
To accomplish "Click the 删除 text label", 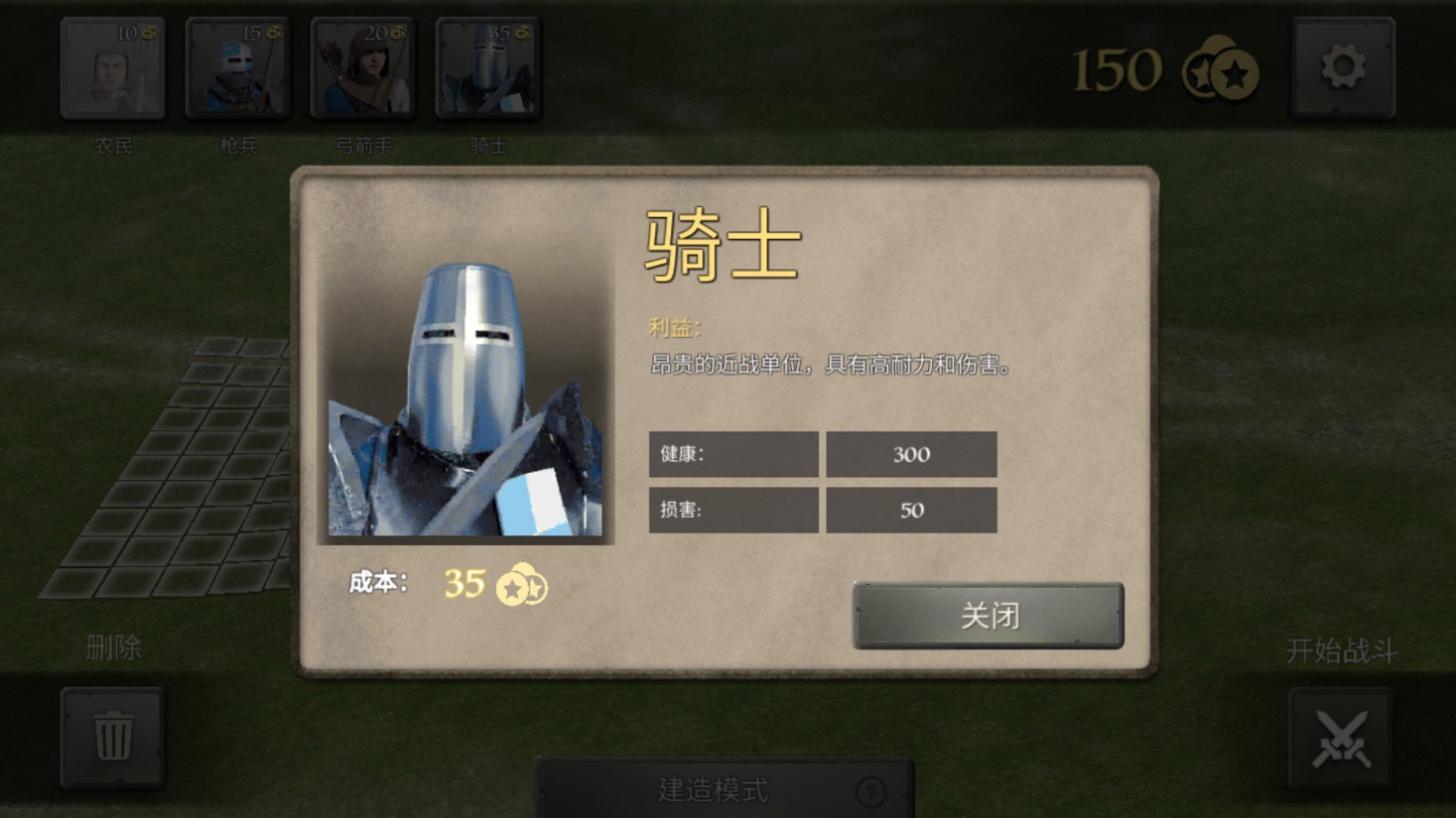I will [112, 648].
